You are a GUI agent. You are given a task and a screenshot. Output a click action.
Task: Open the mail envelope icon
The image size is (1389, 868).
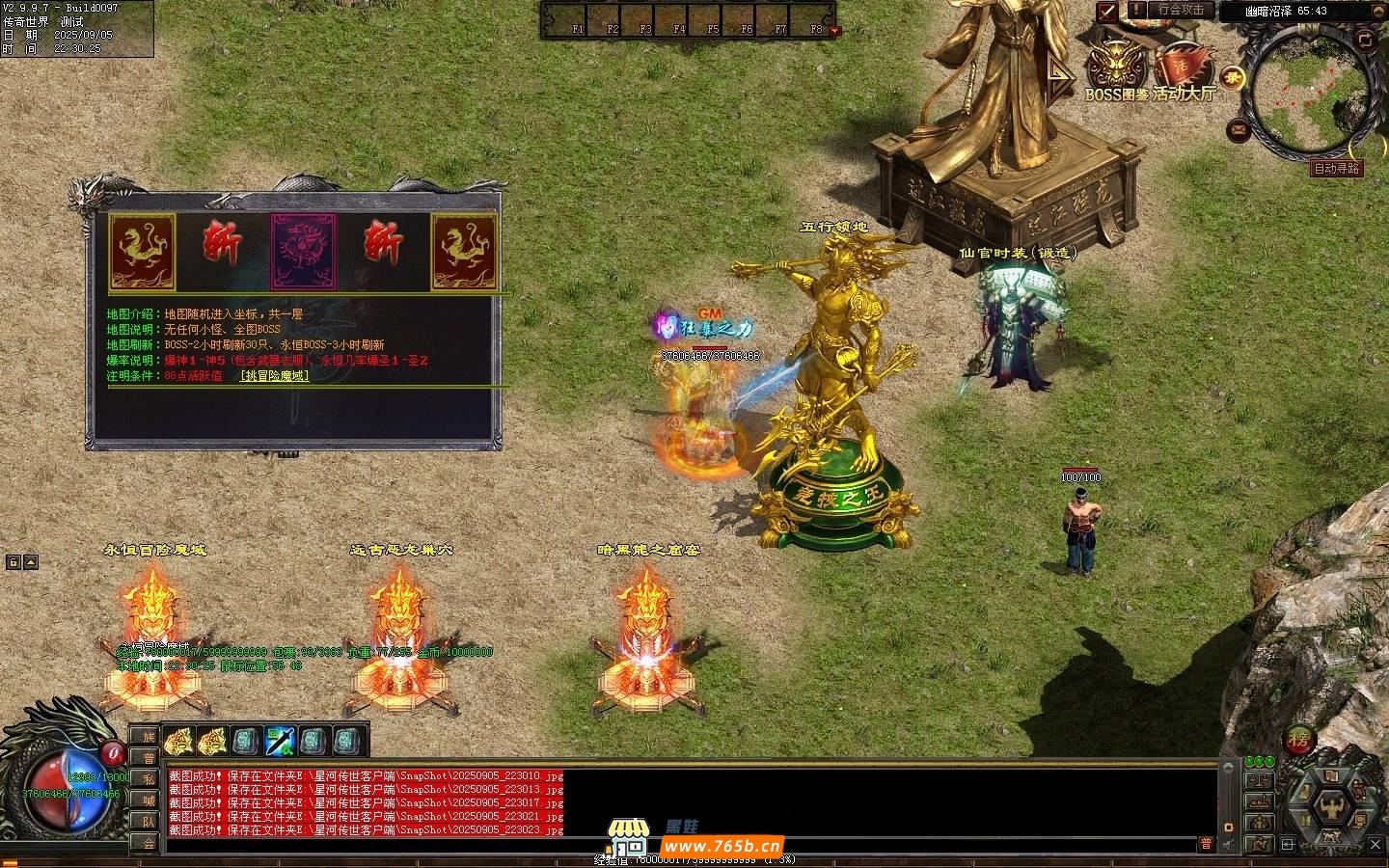[1239, 129]
